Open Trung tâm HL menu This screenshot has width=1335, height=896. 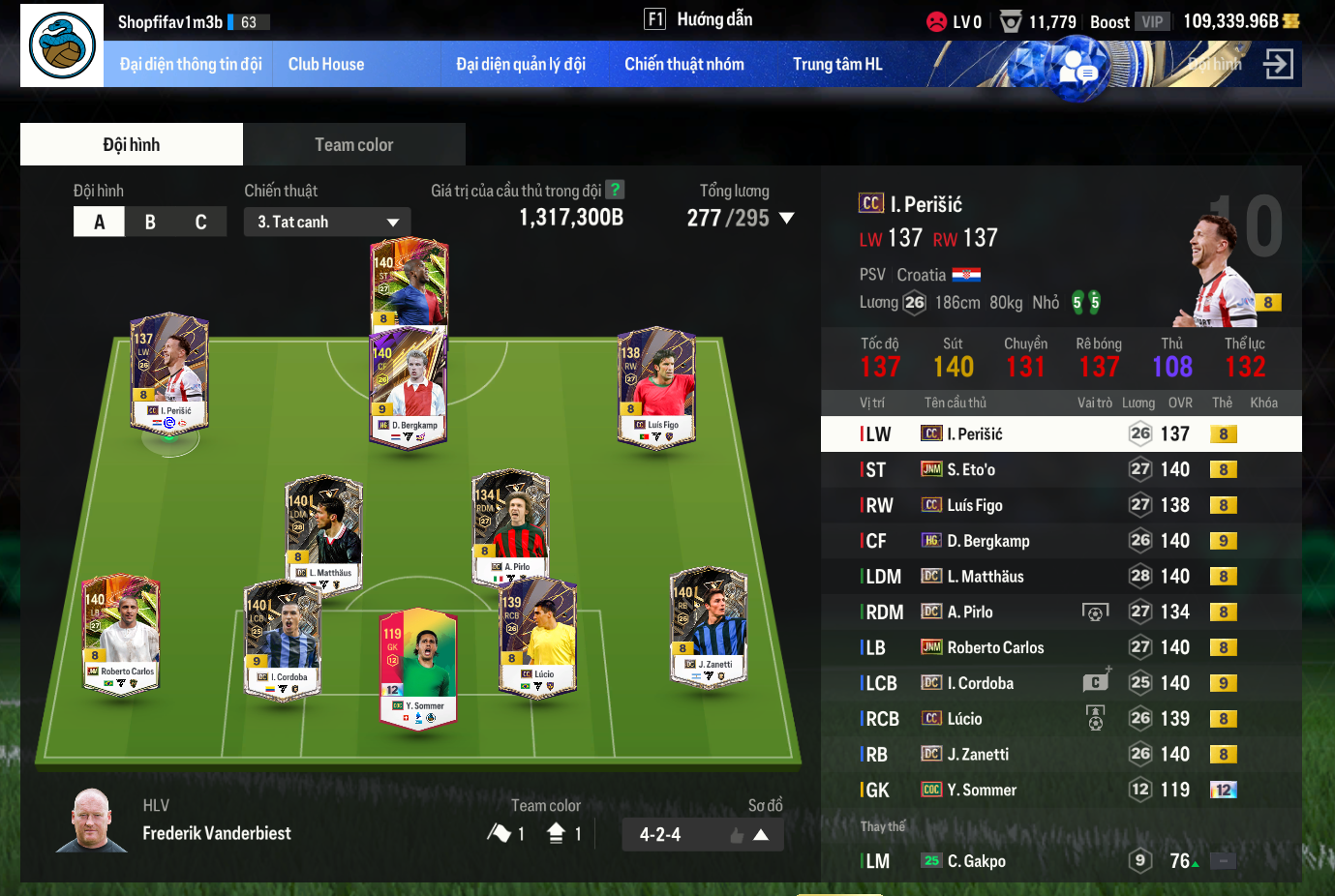pyautogui.click(x=837, y=65)
